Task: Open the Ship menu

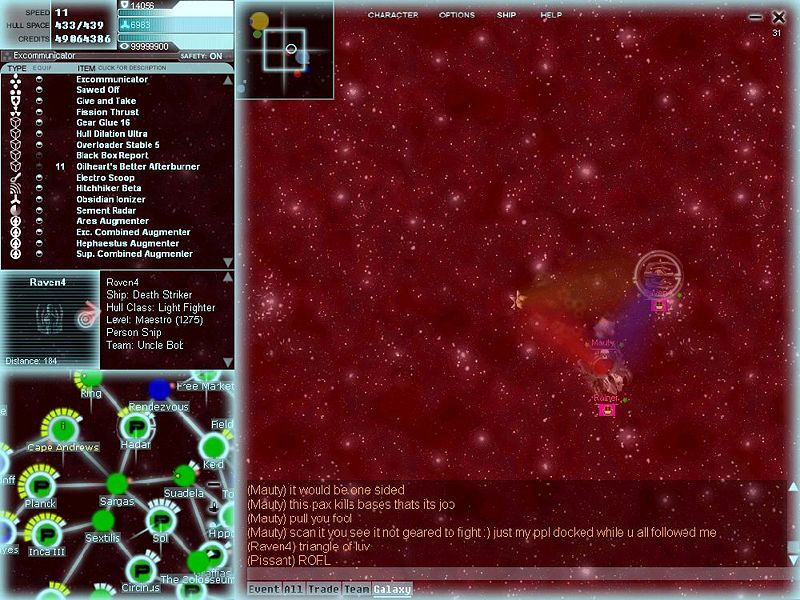Action: click(x=506, y=15)
